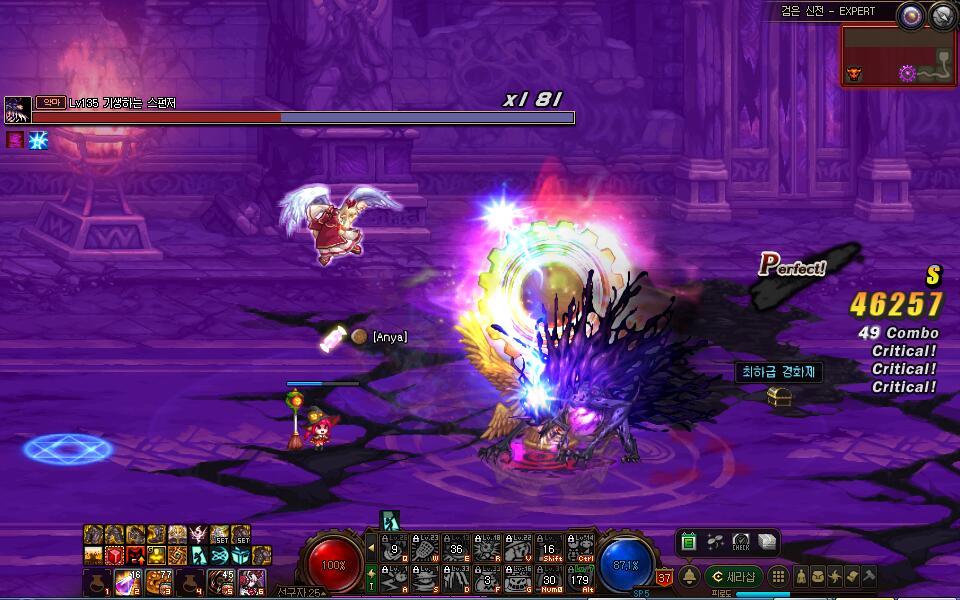This screenshot has height=600, width=960.
Task: Click the golden bell notification button
Action: pos(689,577)
